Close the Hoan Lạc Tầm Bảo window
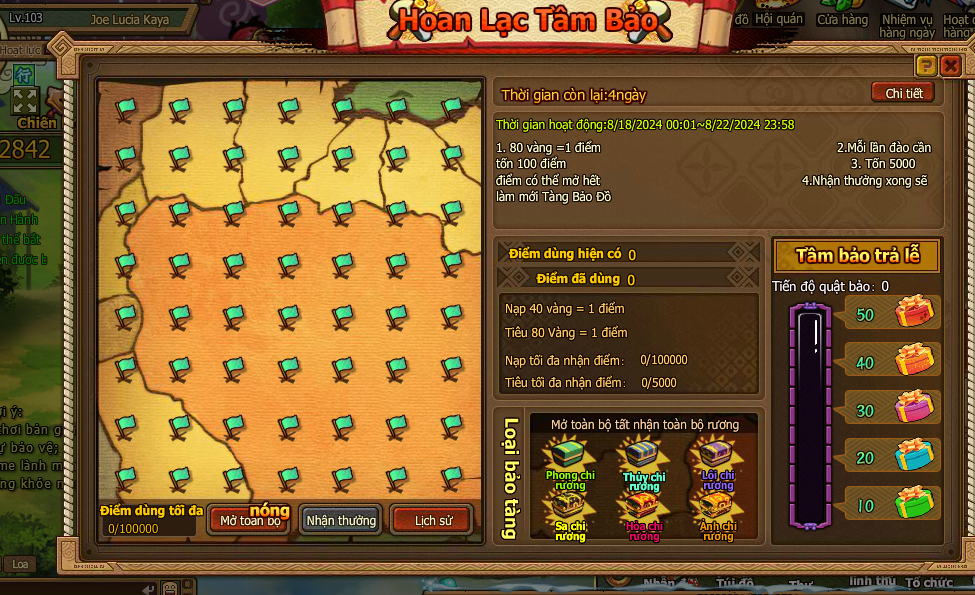975x595 pixels. tap(950, 66)
